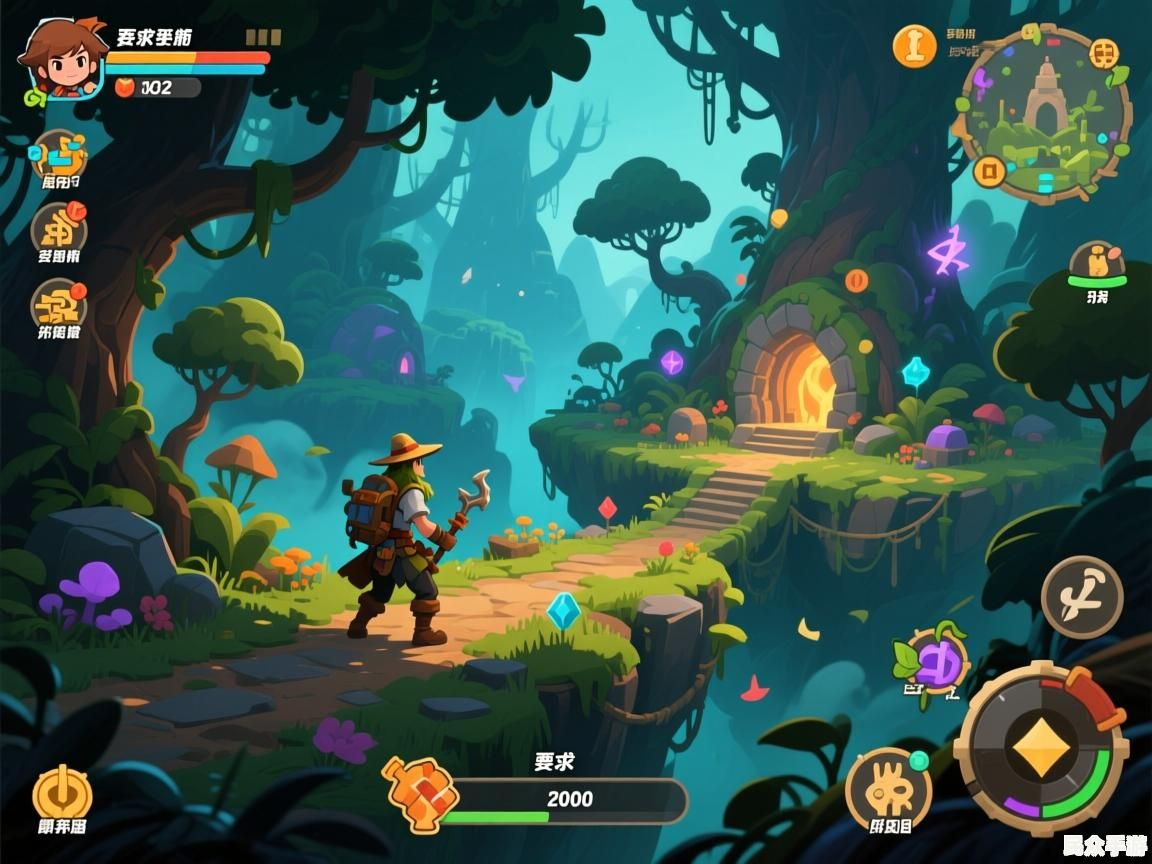Open the circular temple minimap

1046,112
